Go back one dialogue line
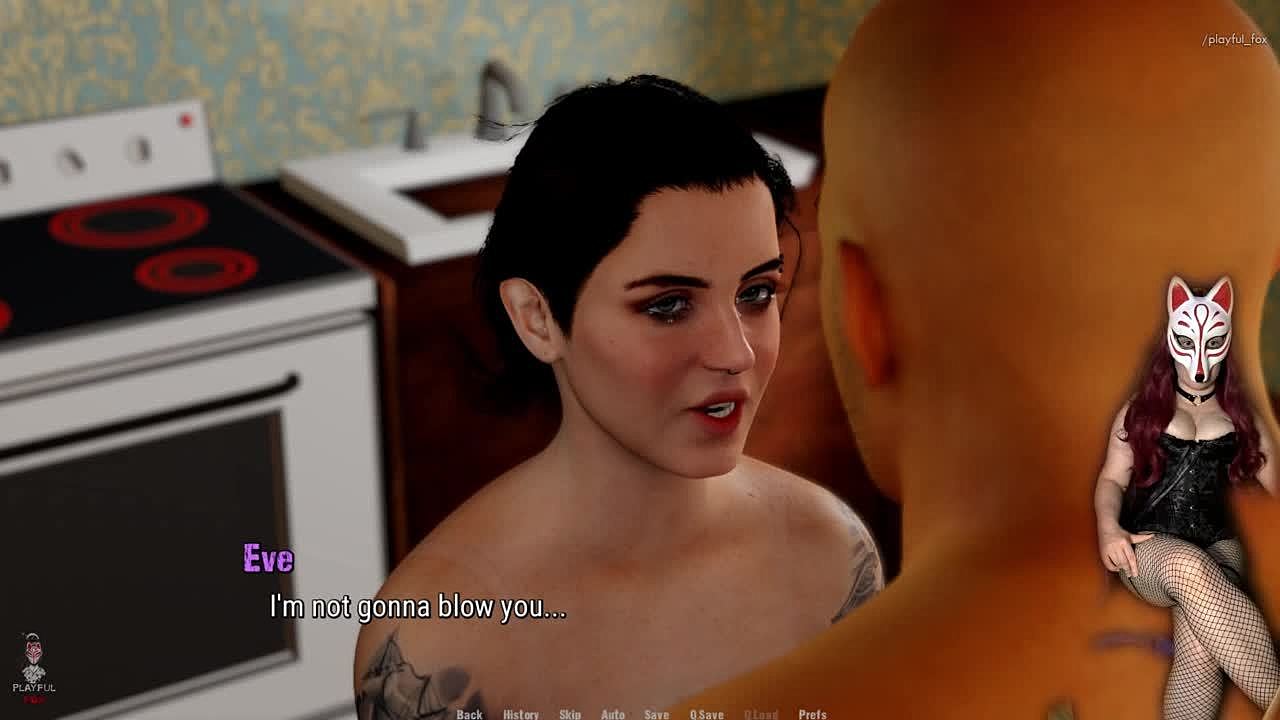 [469, 714]
